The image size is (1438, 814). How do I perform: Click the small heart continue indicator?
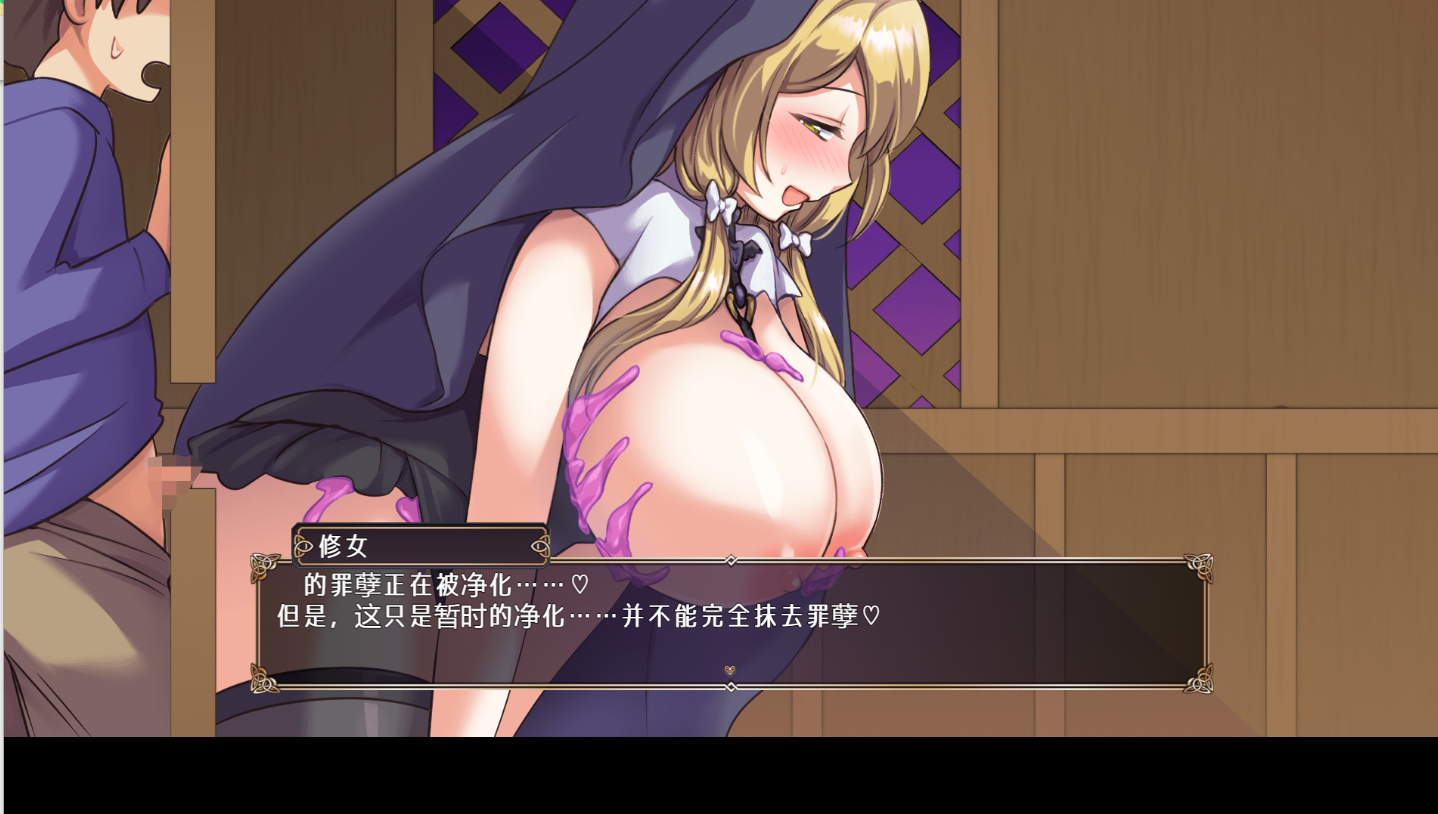[730, 670]
